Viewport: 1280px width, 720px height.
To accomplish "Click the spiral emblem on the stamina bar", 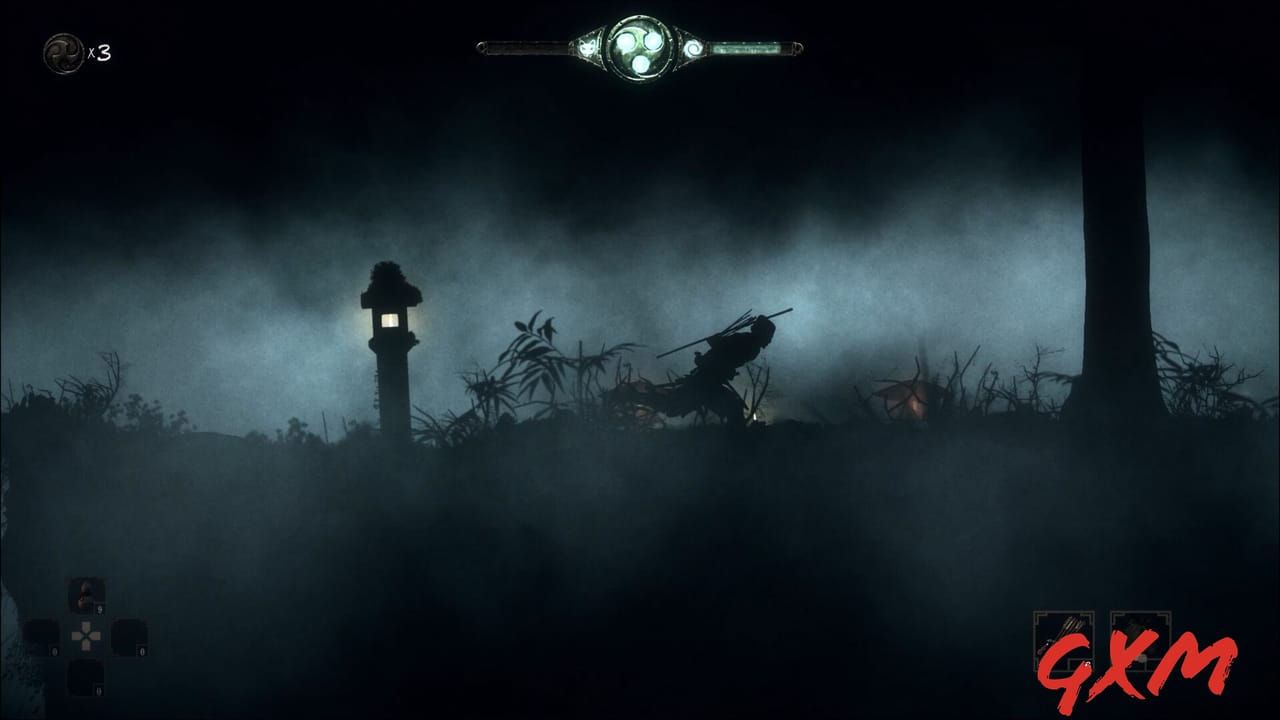I will (x=693, y=46).
